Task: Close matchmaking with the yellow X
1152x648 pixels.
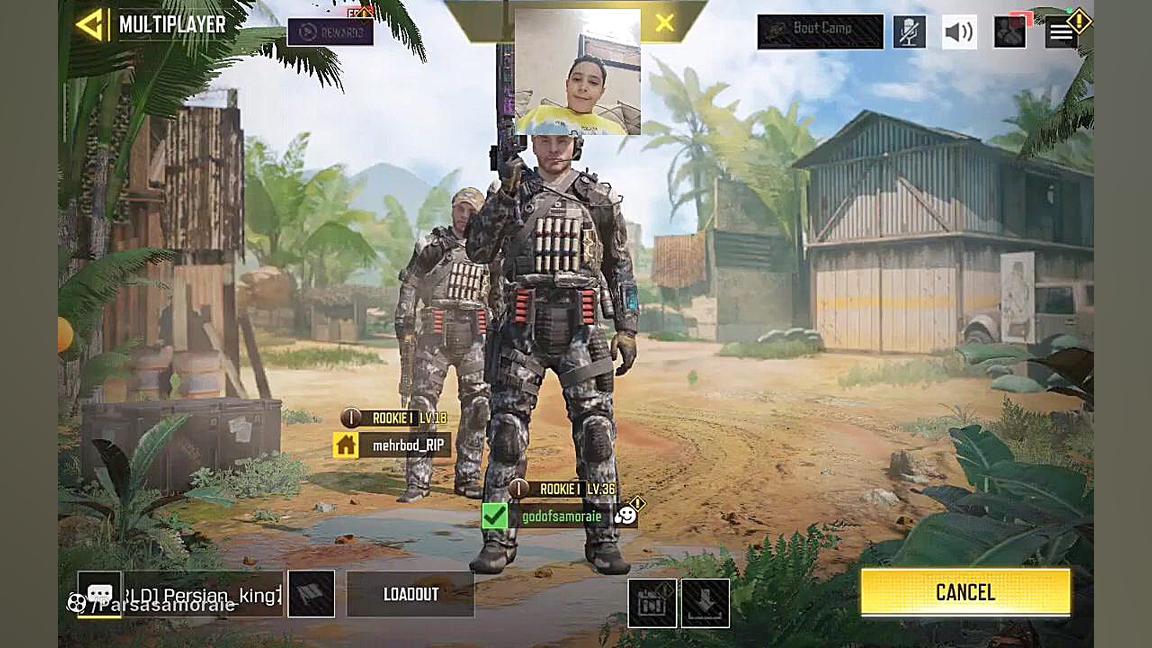Action: 664,23
